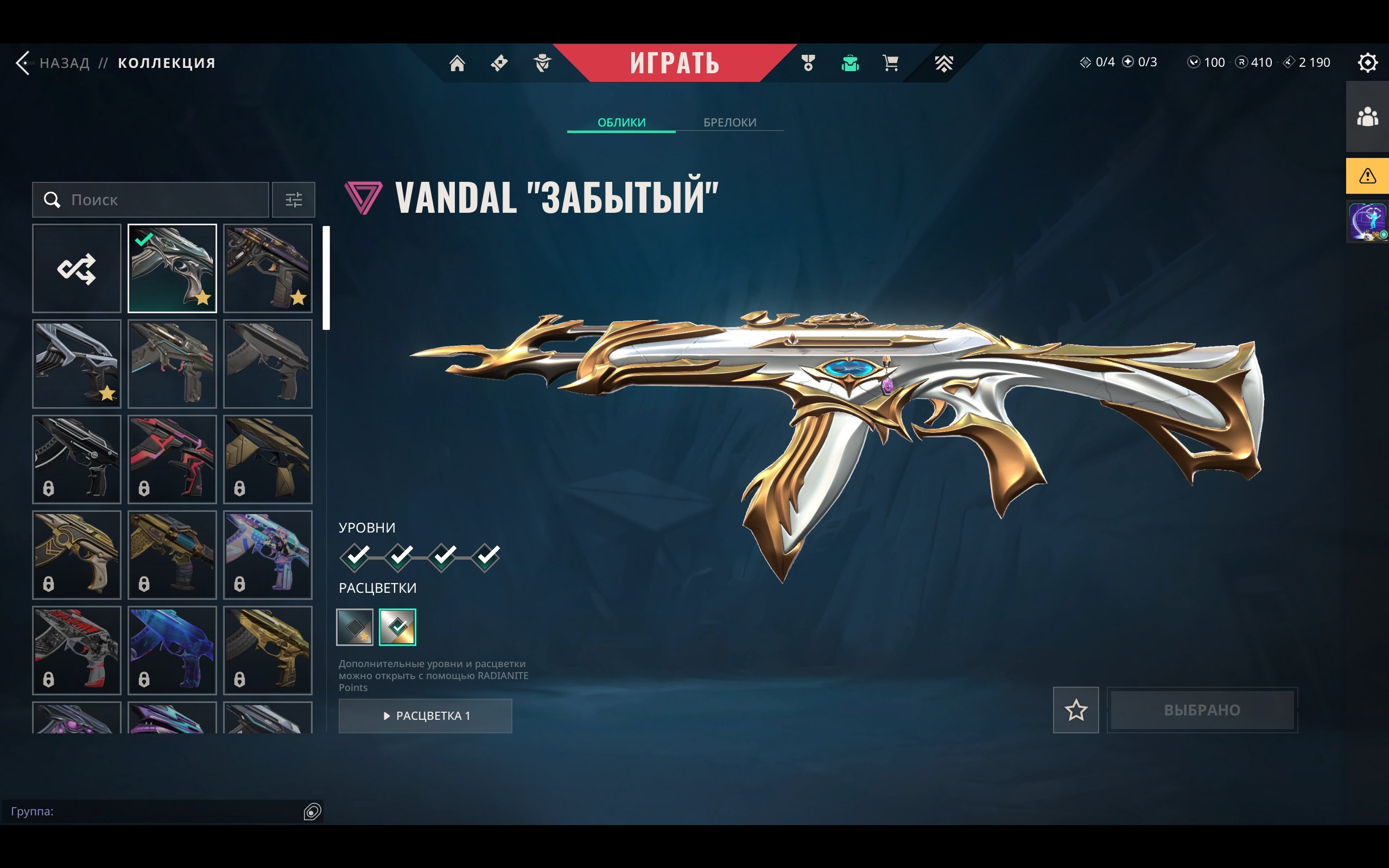Select the ОБЛИКИ tab

coord(621,122)
